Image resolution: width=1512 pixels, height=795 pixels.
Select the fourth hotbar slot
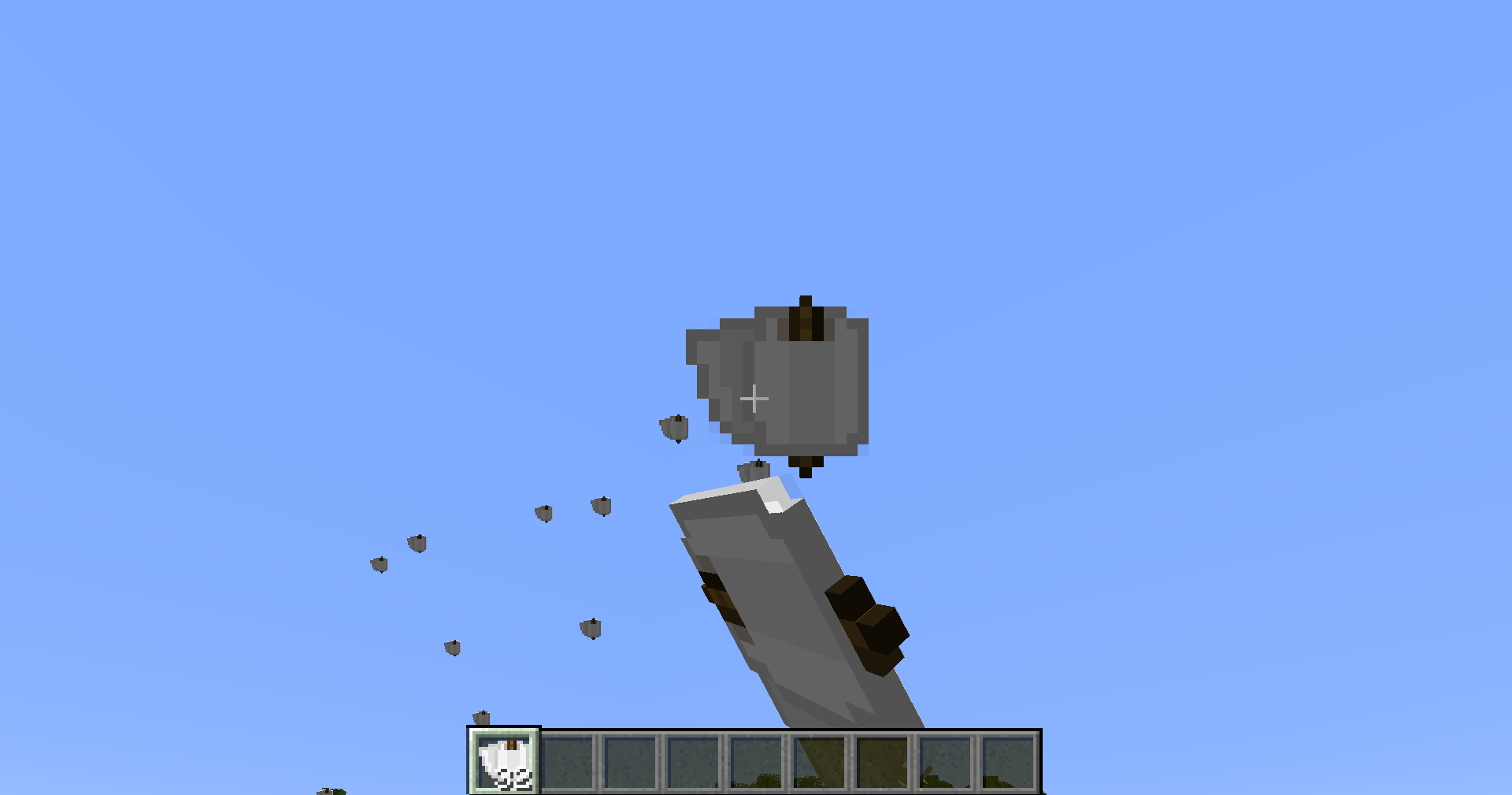coord(695,760)
